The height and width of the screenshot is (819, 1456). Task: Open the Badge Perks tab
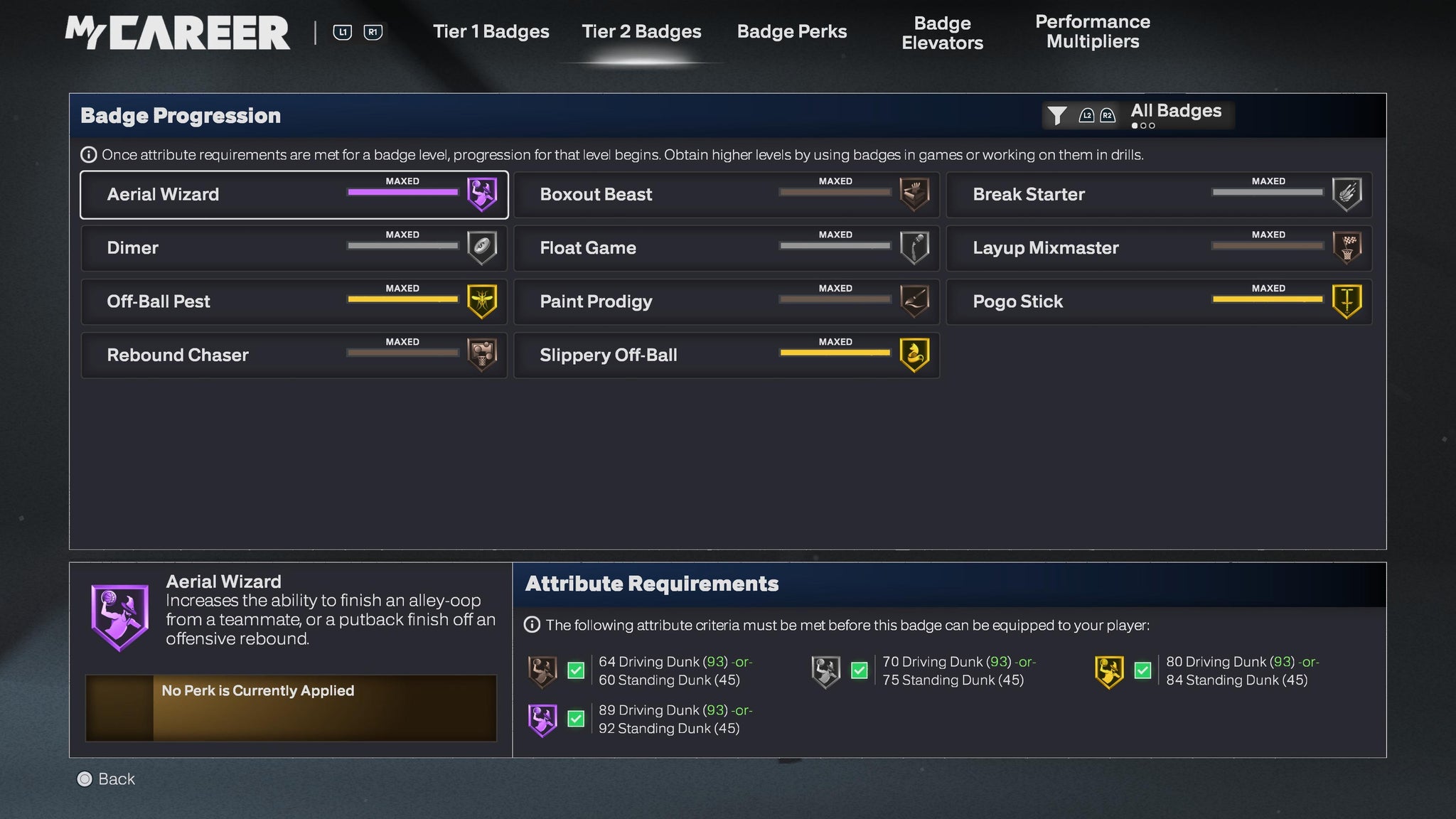(x=792, y=32)
